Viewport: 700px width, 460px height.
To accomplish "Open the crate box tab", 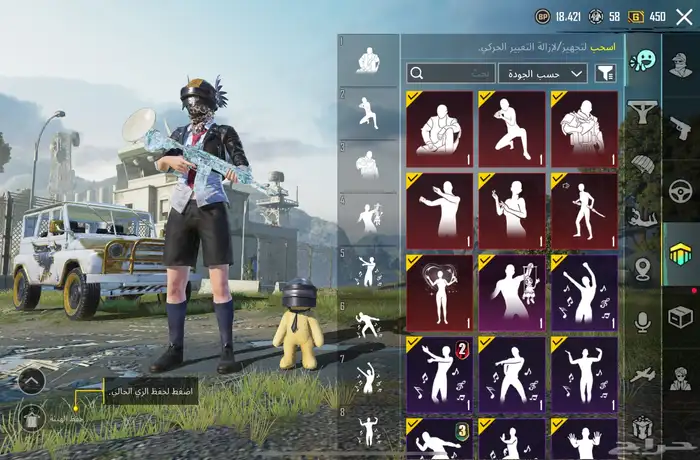I will click(680, 318).
